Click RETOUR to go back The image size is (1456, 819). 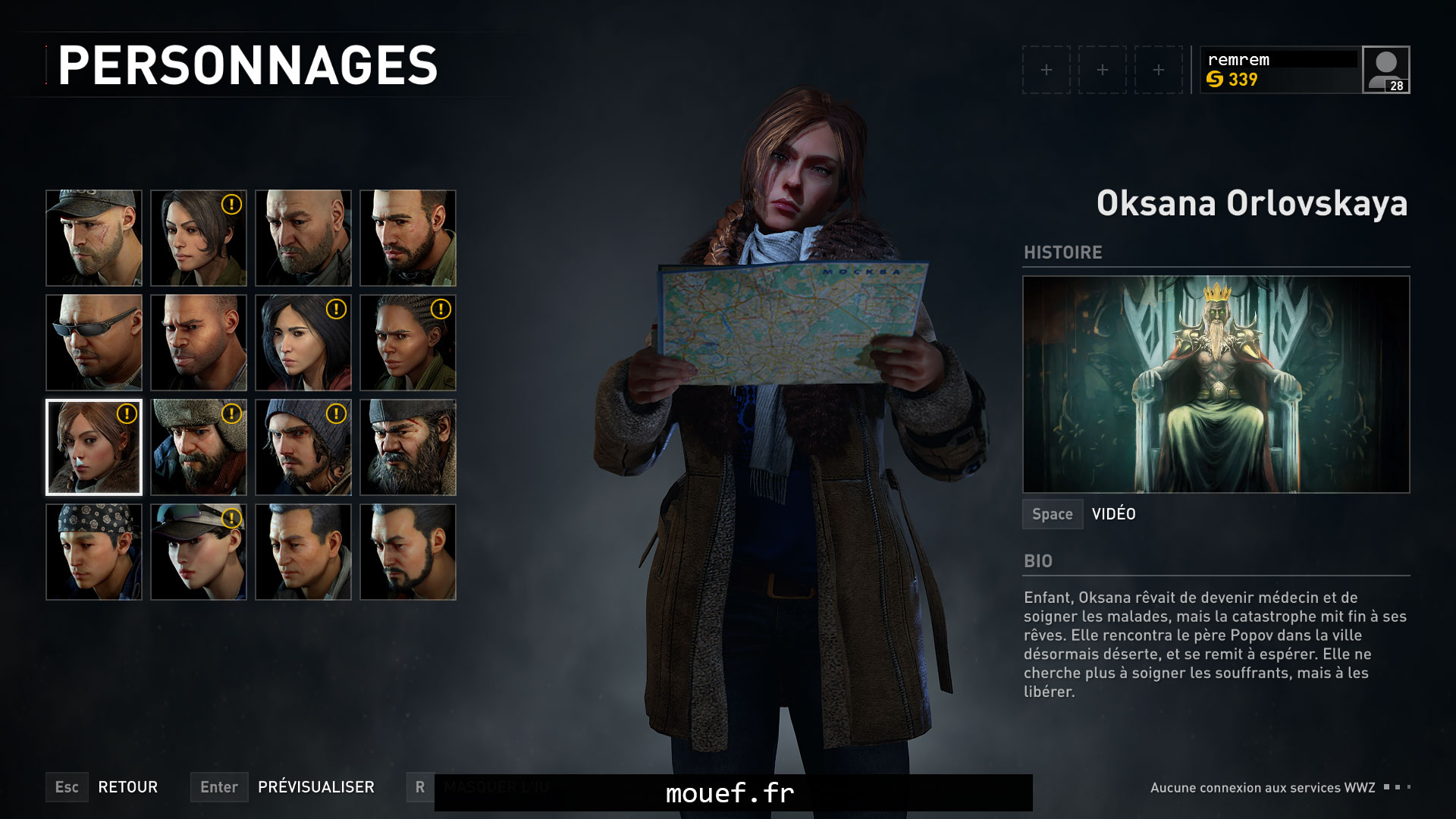tap(129, 787)
